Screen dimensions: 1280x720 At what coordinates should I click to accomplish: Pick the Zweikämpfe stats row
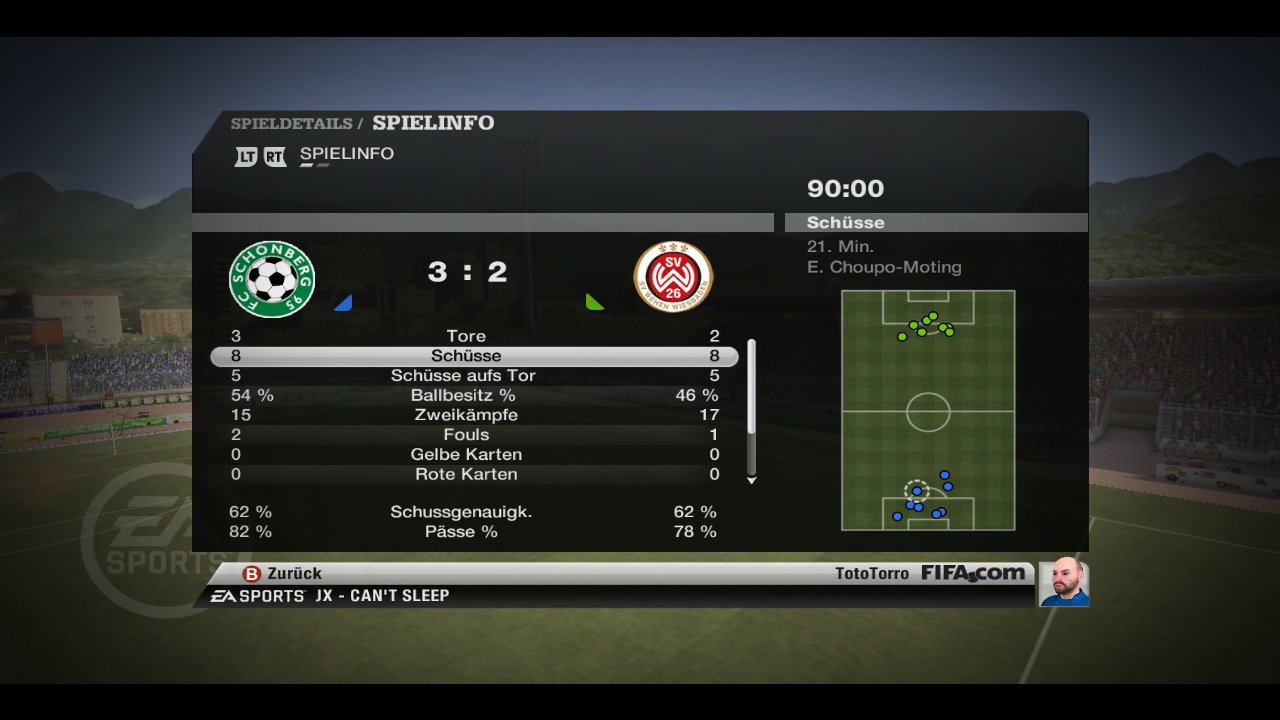coord(466,415)
